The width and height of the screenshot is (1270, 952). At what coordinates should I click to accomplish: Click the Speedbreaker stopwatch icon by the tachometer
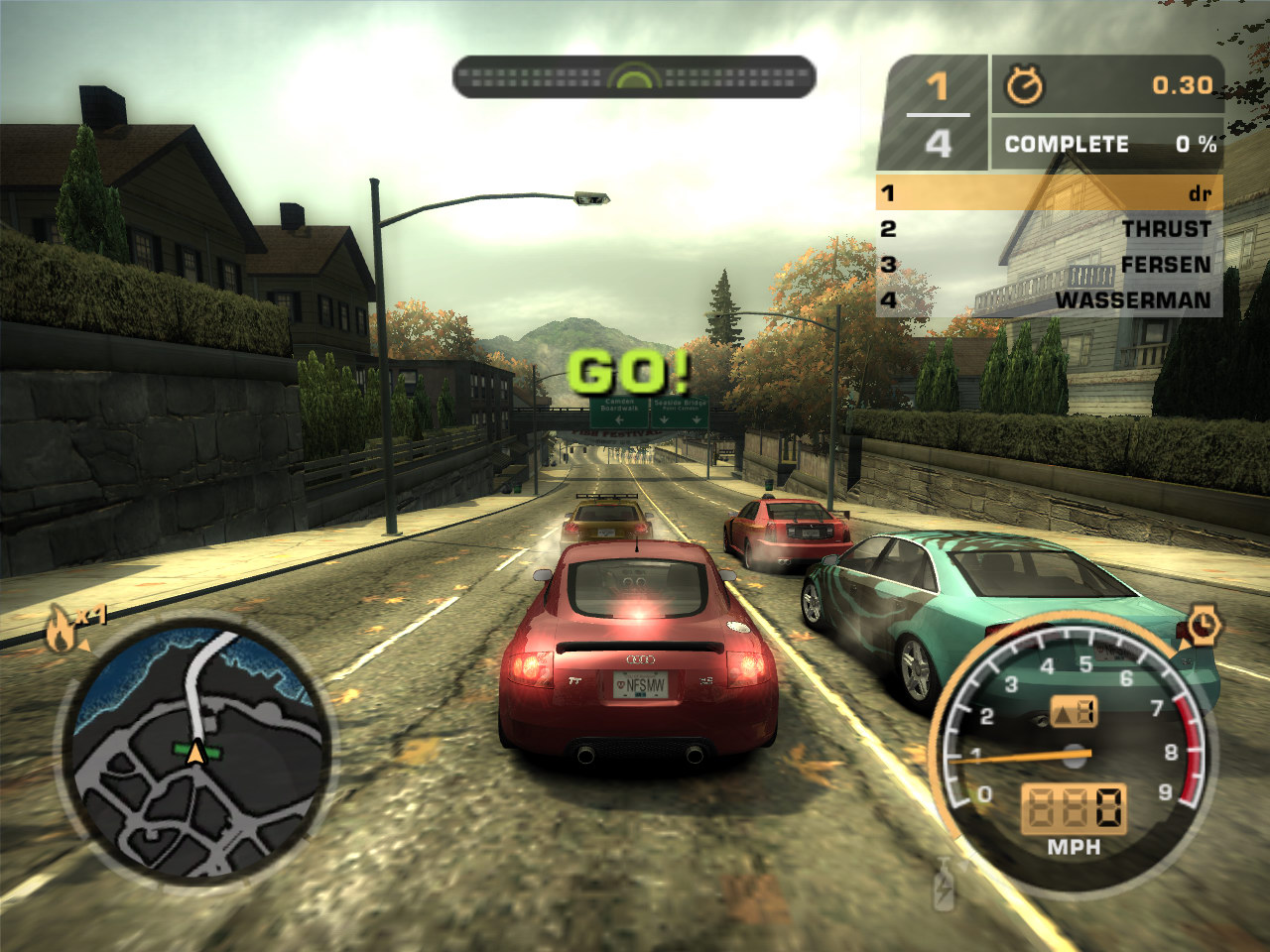coord(1203,626)
